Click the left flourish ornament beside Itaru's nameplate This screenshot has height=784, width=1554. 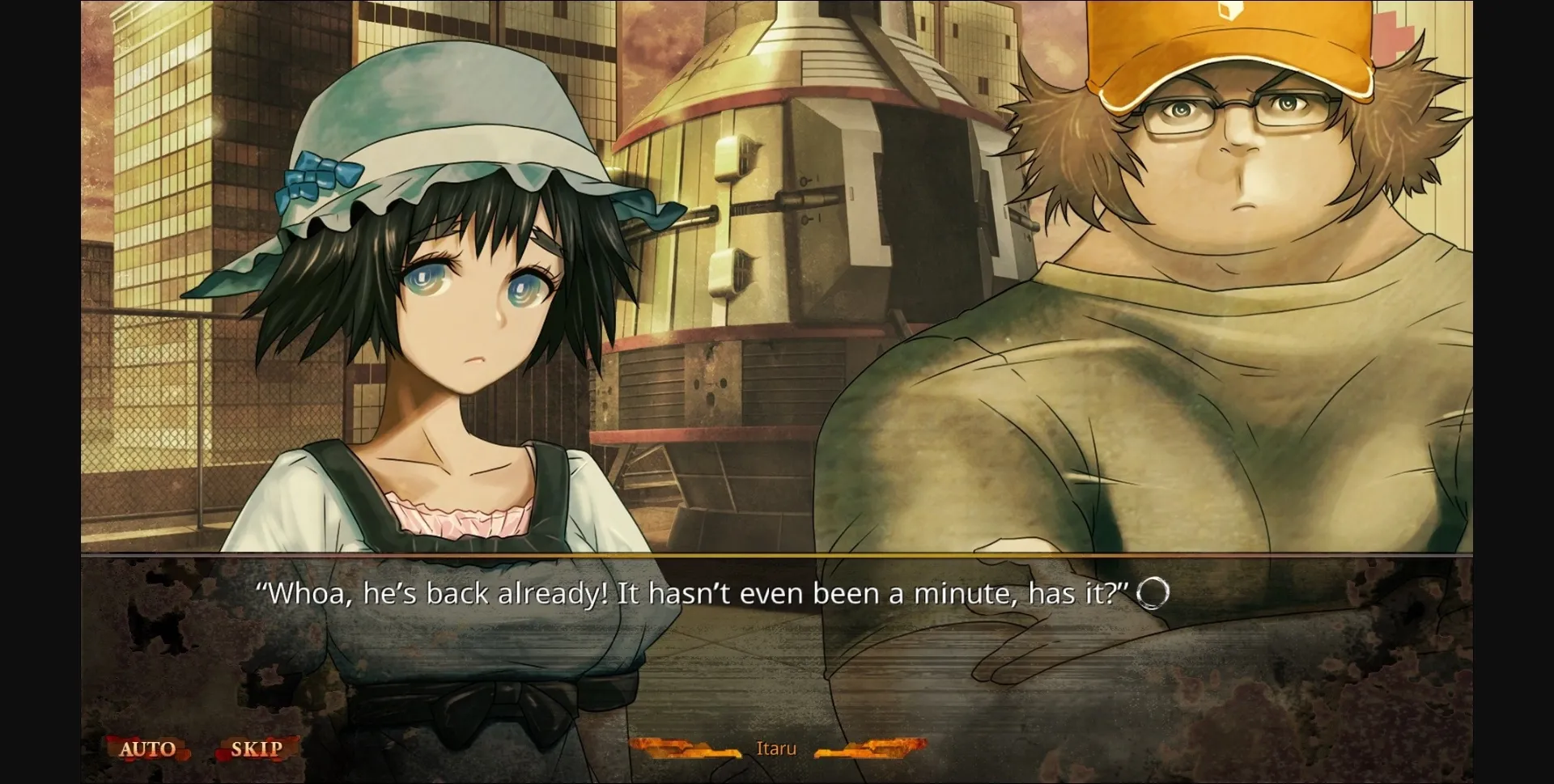pos(686,749)
